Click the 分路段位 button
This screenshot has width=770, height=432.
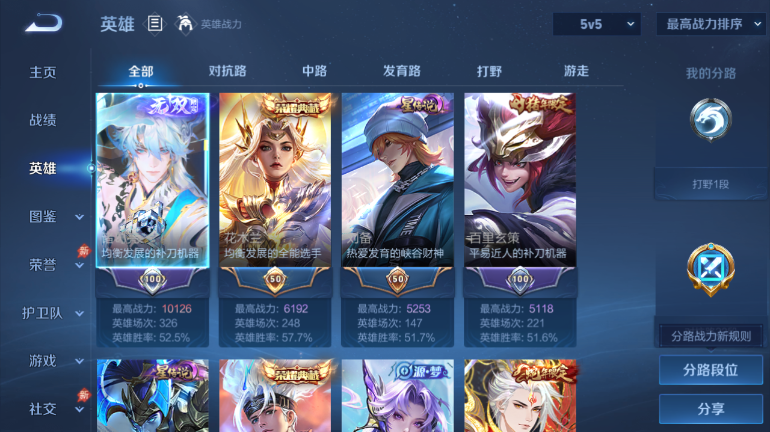click(x=711, y=370)
